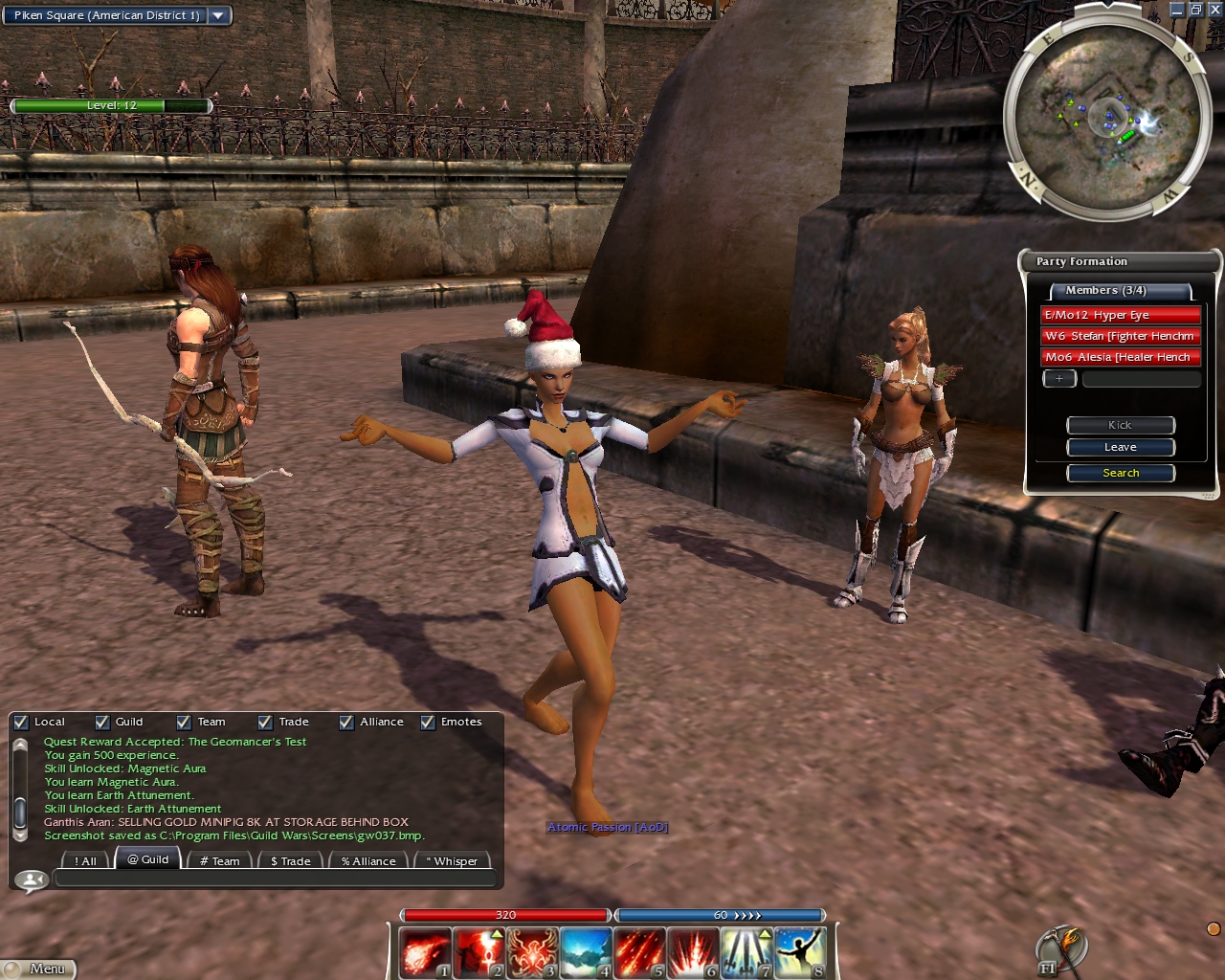Activate the fireball skill in slot 1
The image size is (1225, 980).
click(423, 953)
